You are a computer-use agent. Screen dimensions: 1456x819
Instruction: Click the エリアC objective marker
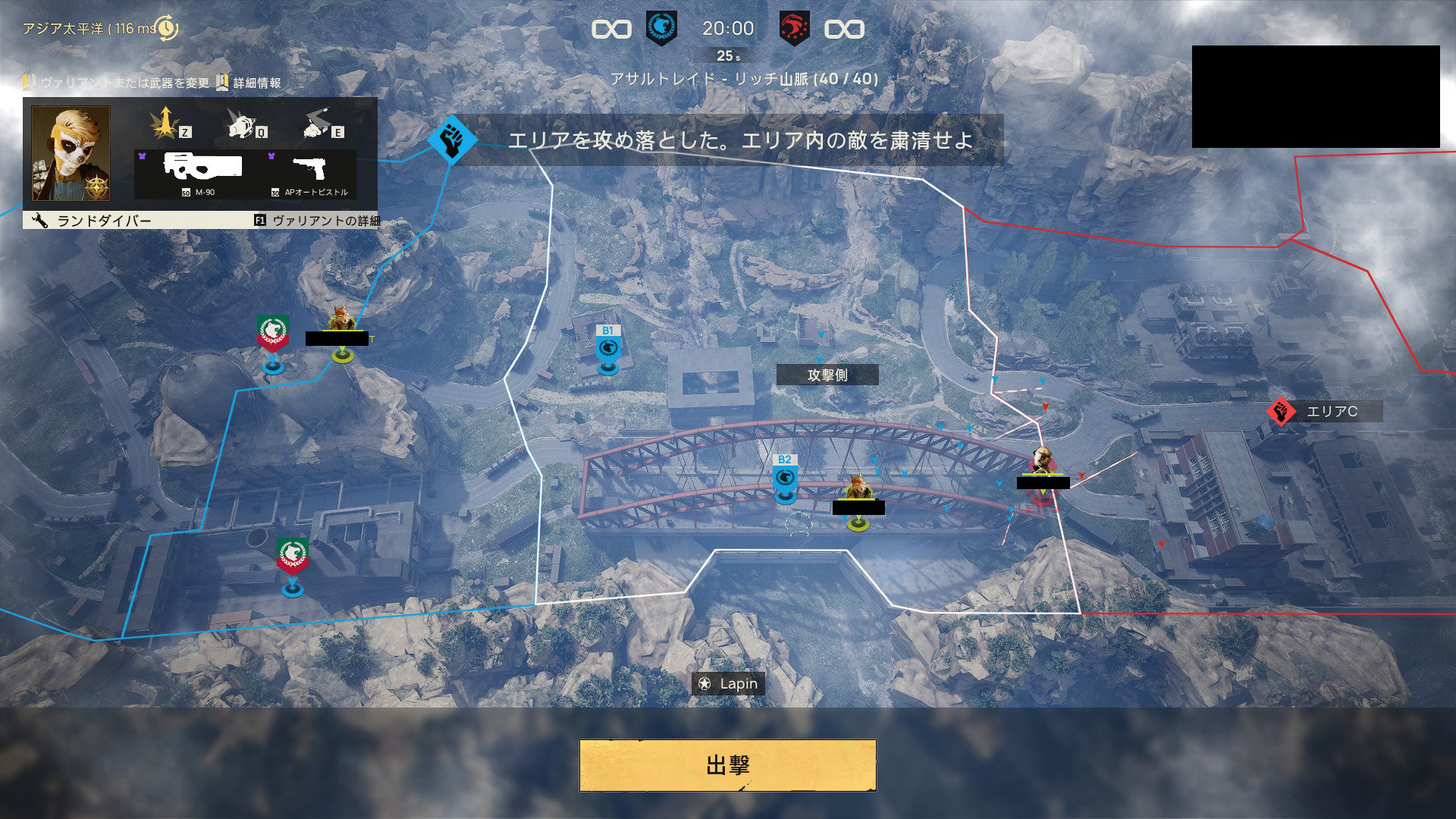pyautogui.click(x=1281, y=412)
